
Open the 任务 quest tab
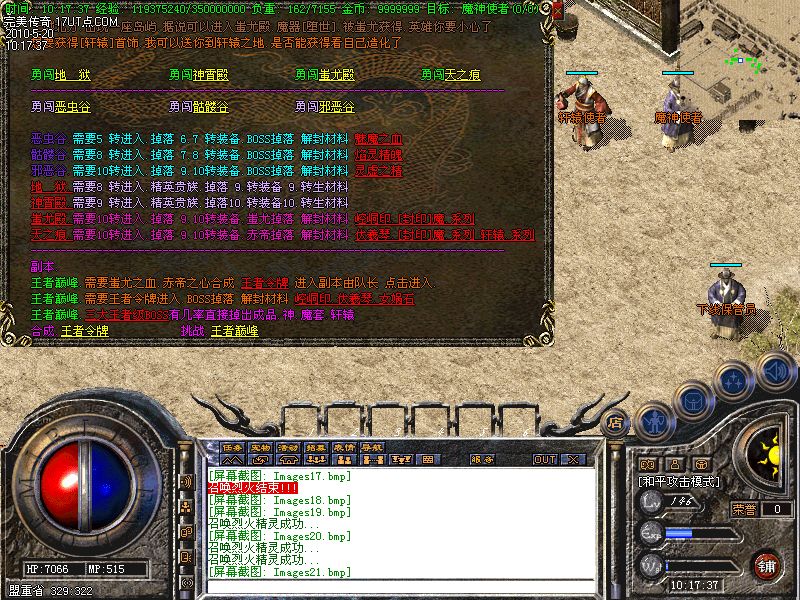[x=233, y=447]
